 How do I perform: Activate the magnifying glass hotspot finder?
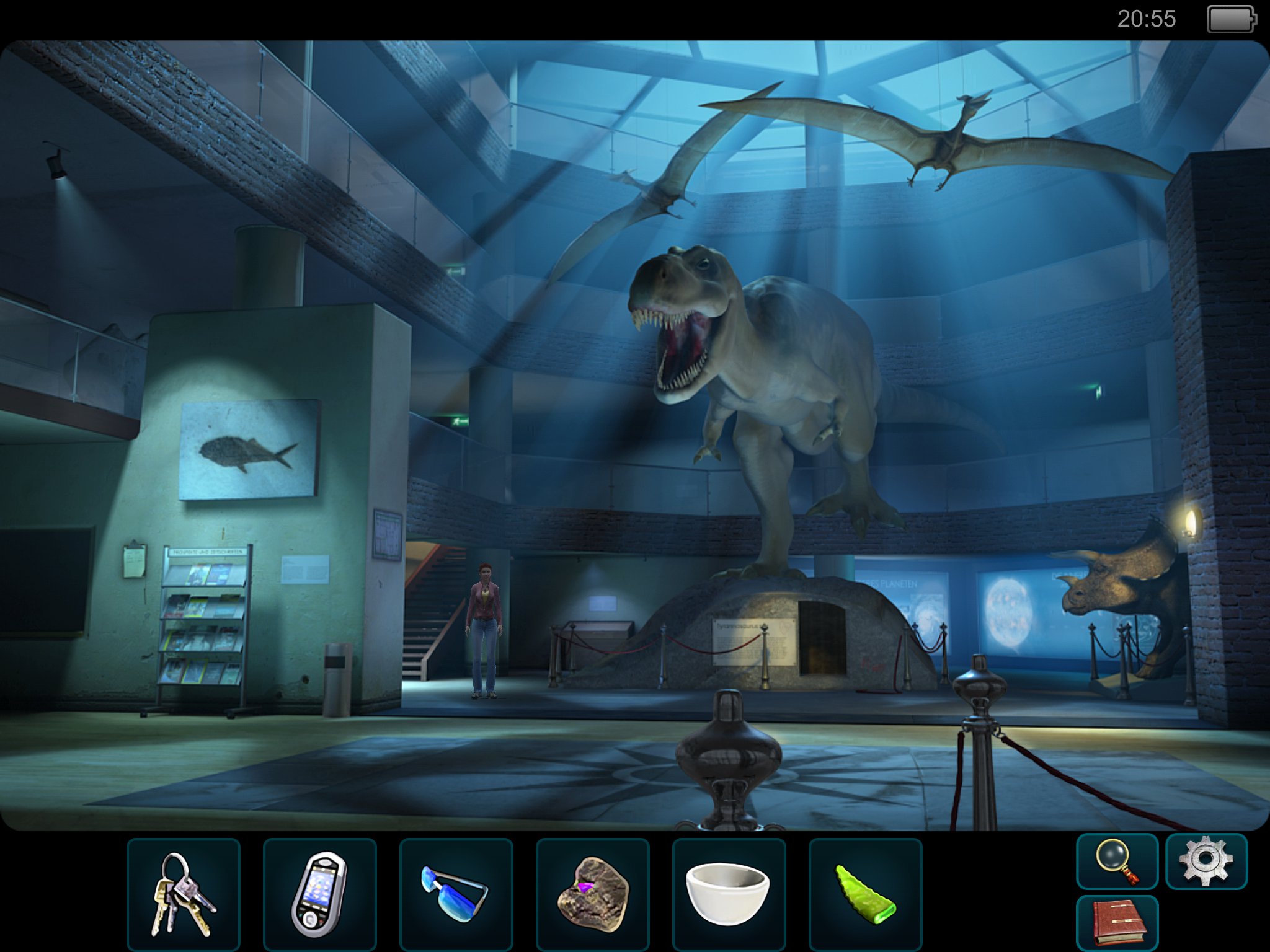(x=1117, y=861)
